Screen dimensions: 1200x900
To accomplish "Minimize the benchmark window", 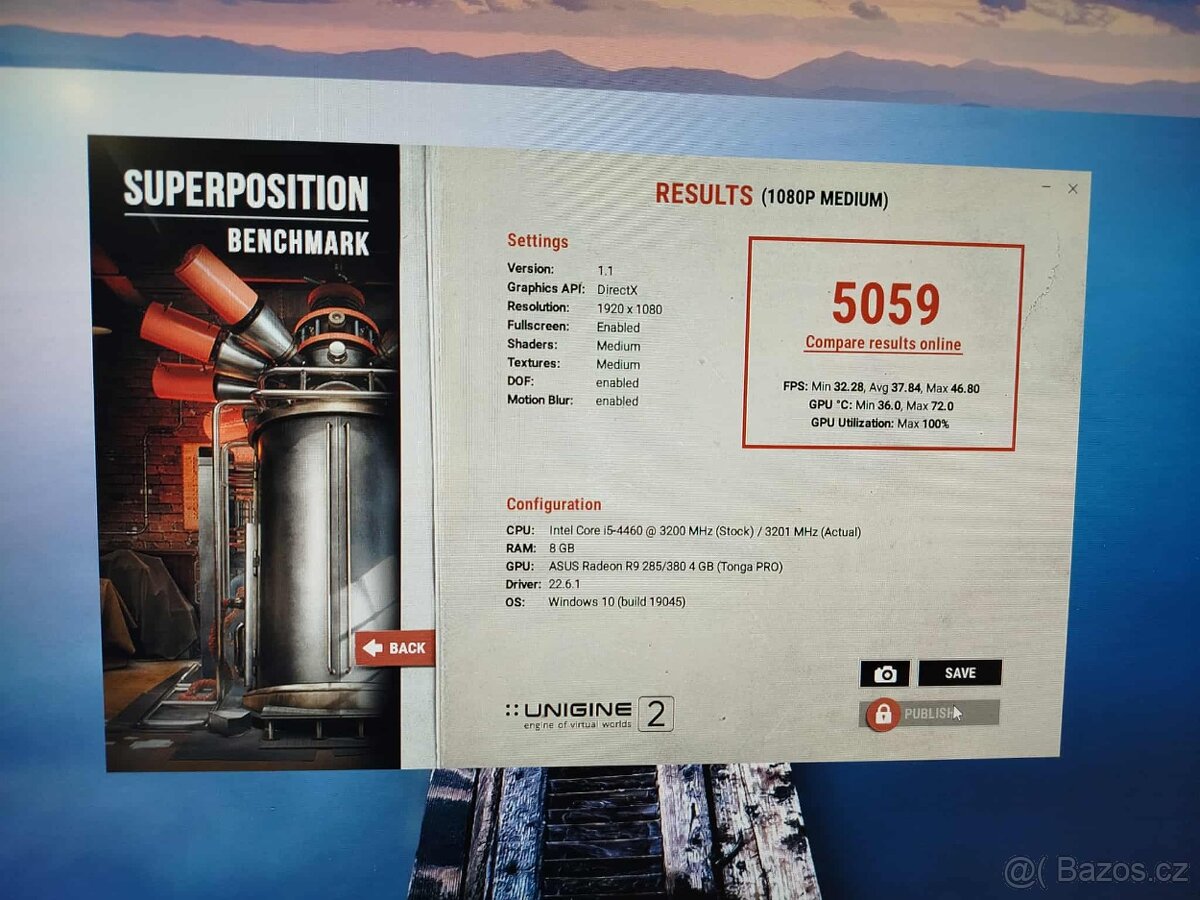I will pyautogui.click(x=1046, y=187).
